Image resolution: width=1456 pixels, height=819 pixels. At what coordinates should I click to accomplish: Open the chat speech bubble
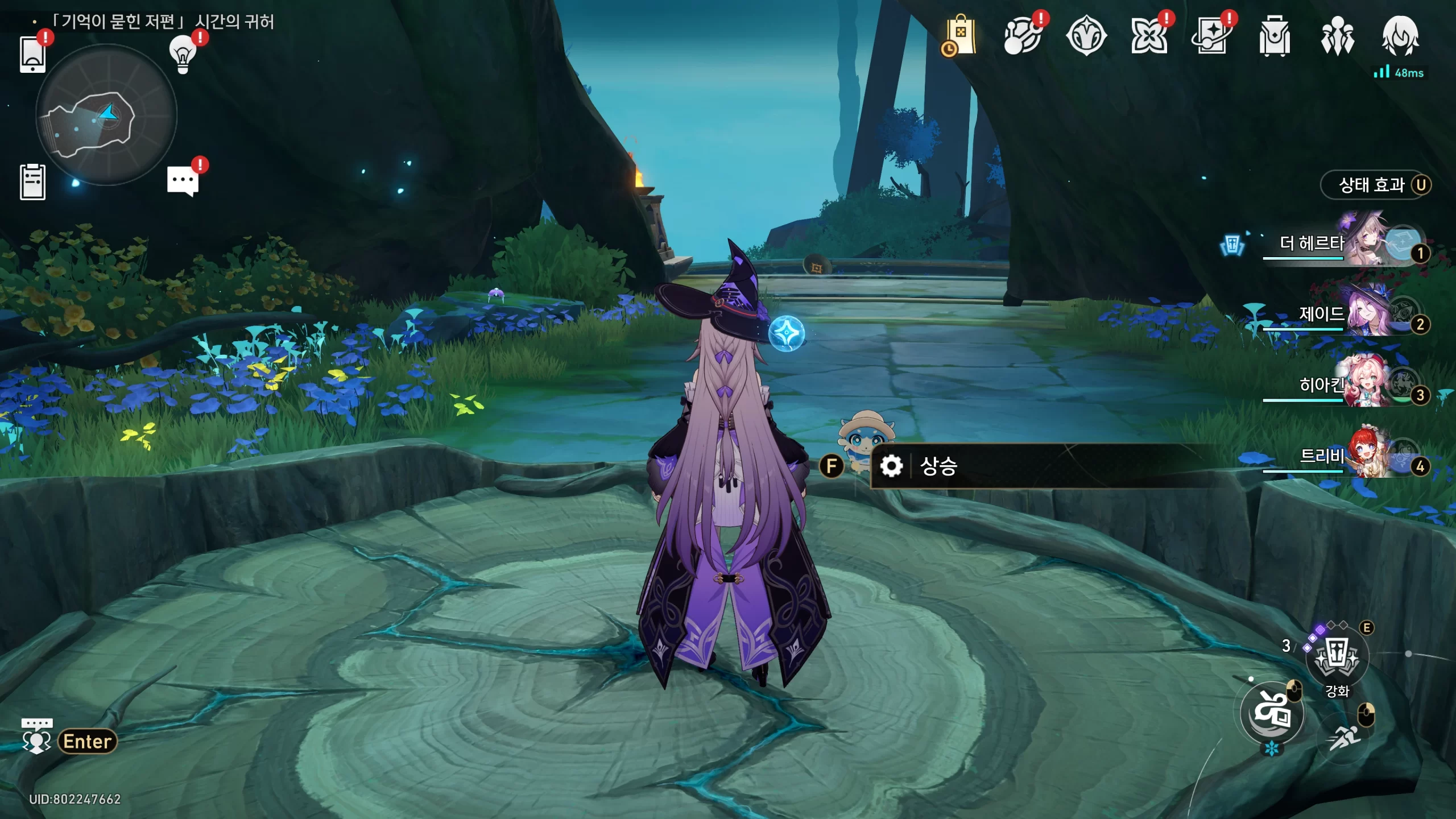(x=183, y=182)
